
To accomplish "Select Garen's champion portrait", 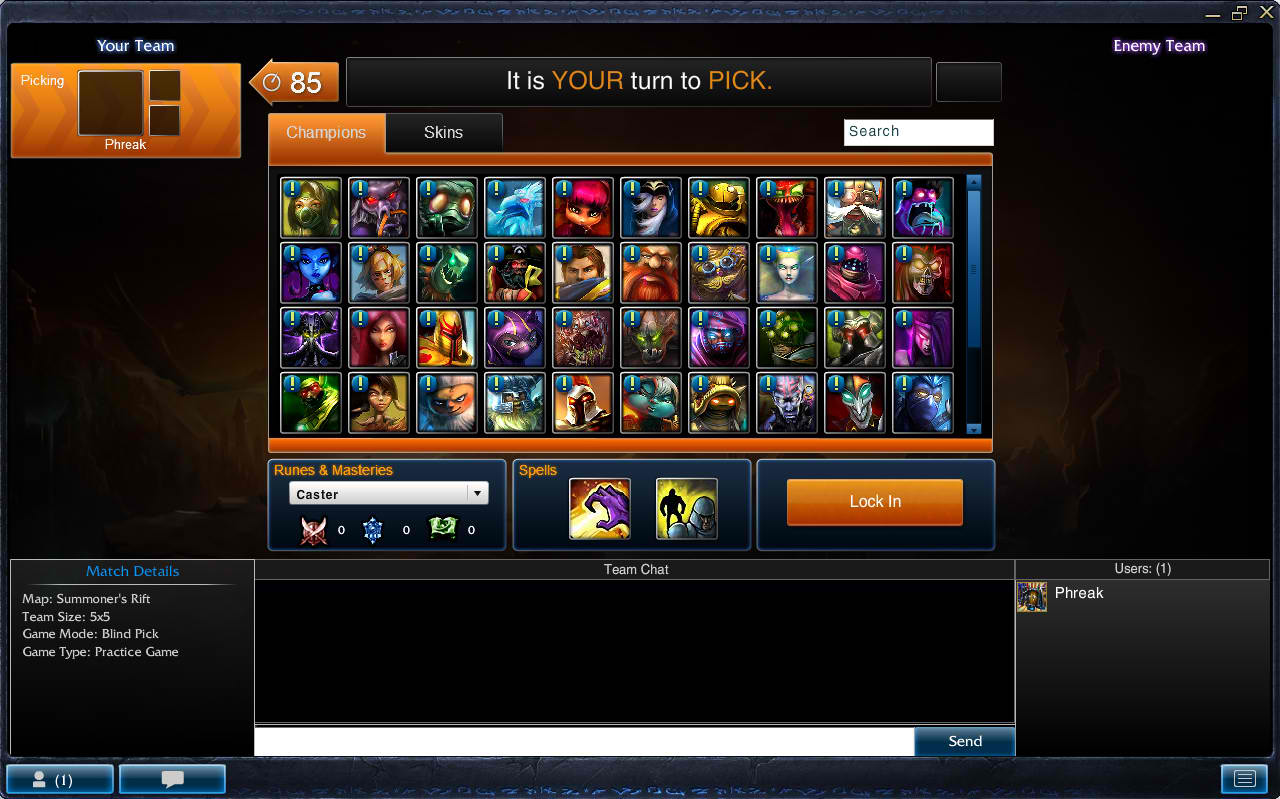I will pos(582,272).
